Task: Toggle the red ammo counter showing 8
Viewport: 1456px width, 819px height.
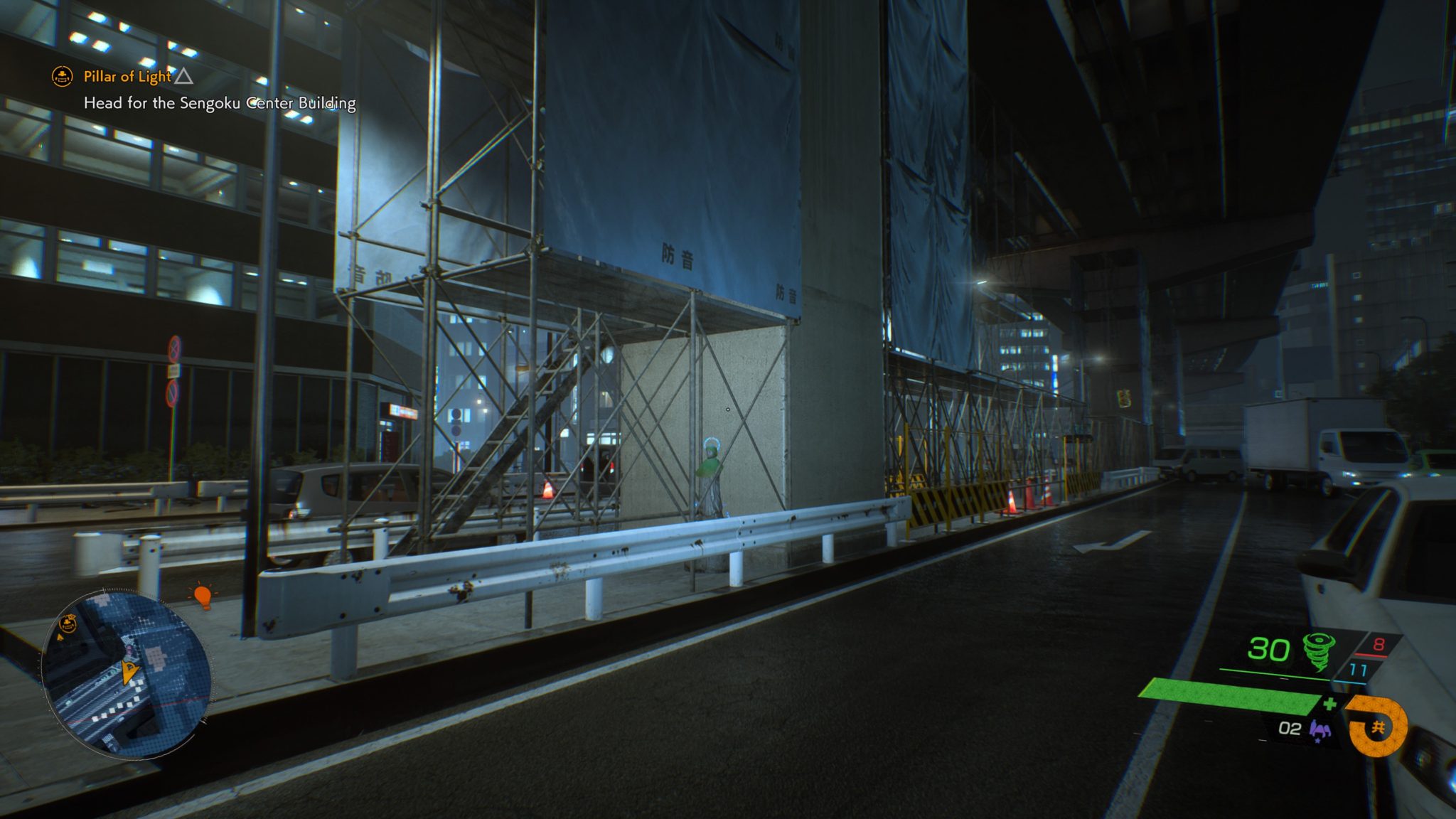Action: tap(1380, 643)
